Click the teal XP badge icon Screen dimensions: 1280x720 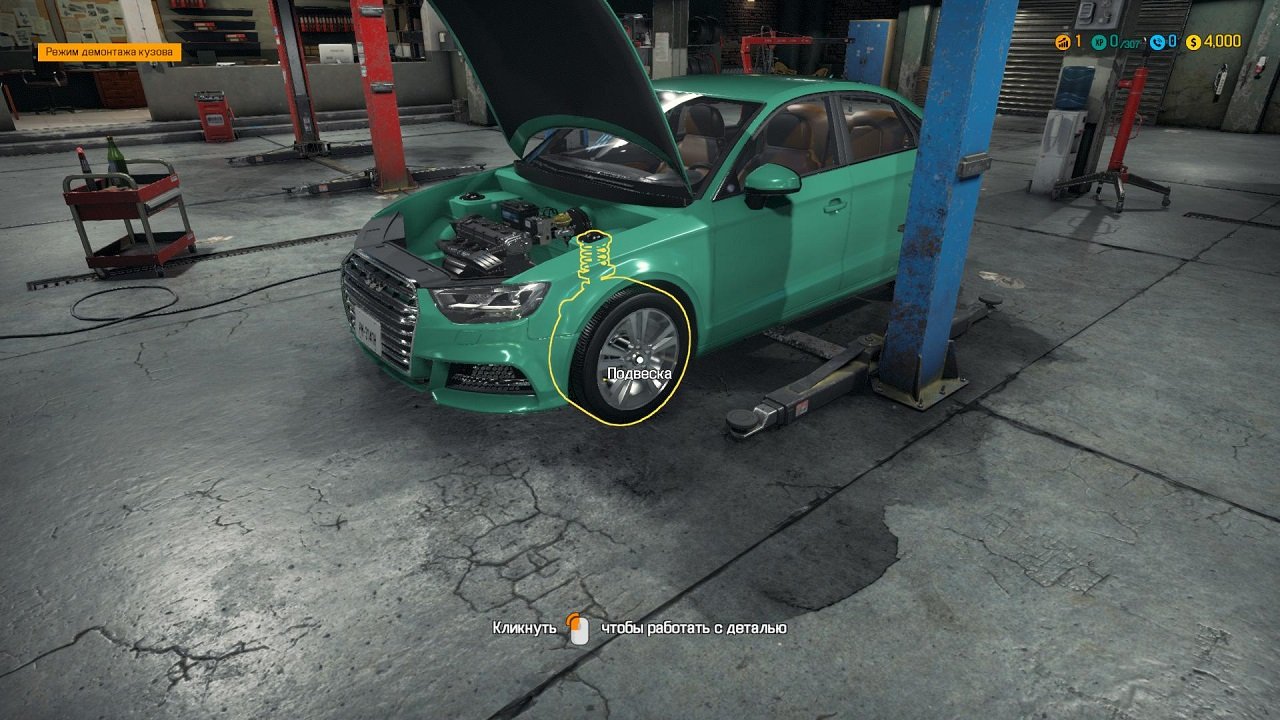point(1098,42)
